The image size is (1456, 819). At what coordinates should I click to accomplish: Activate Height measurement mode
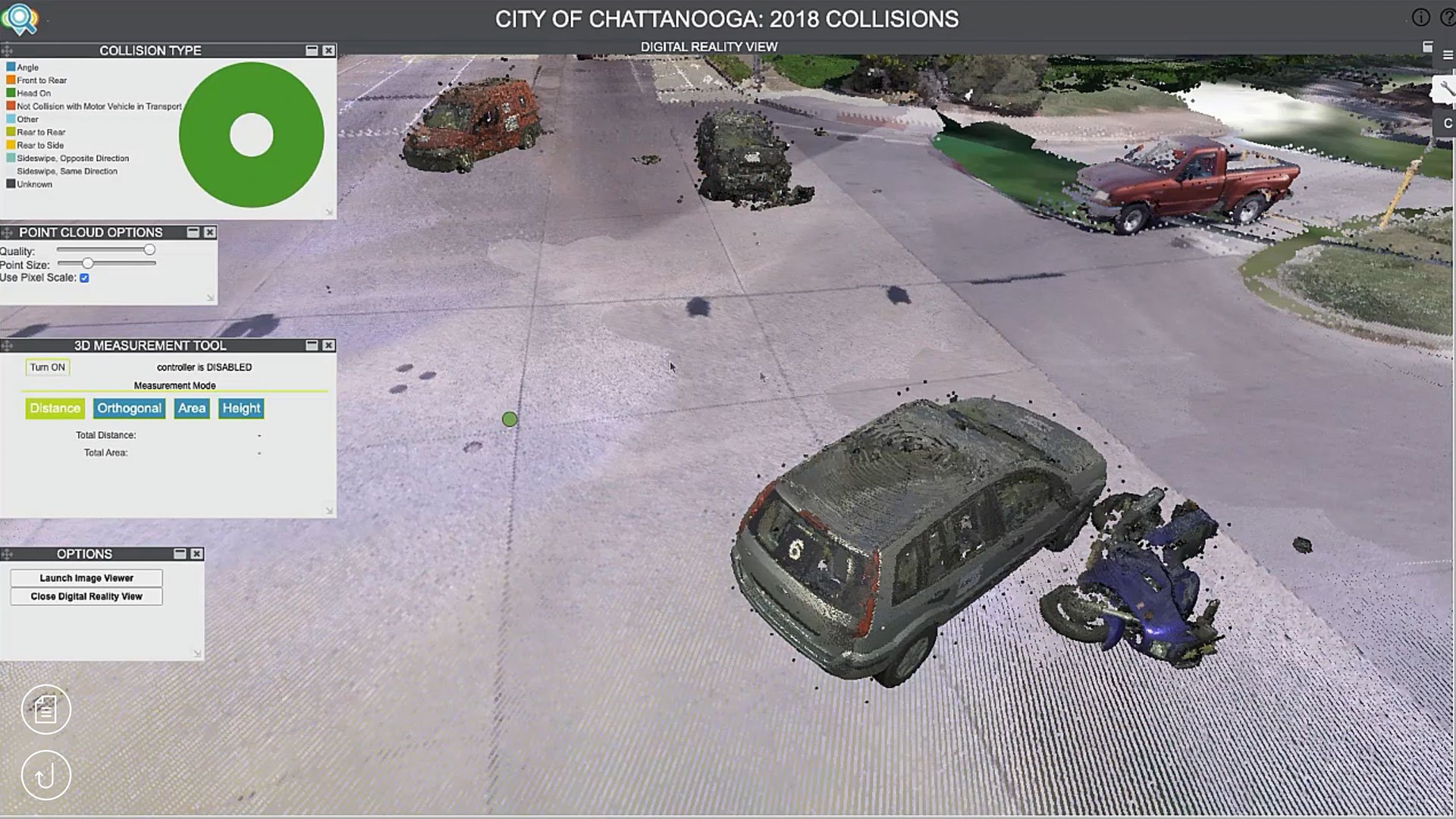point(241,408)
